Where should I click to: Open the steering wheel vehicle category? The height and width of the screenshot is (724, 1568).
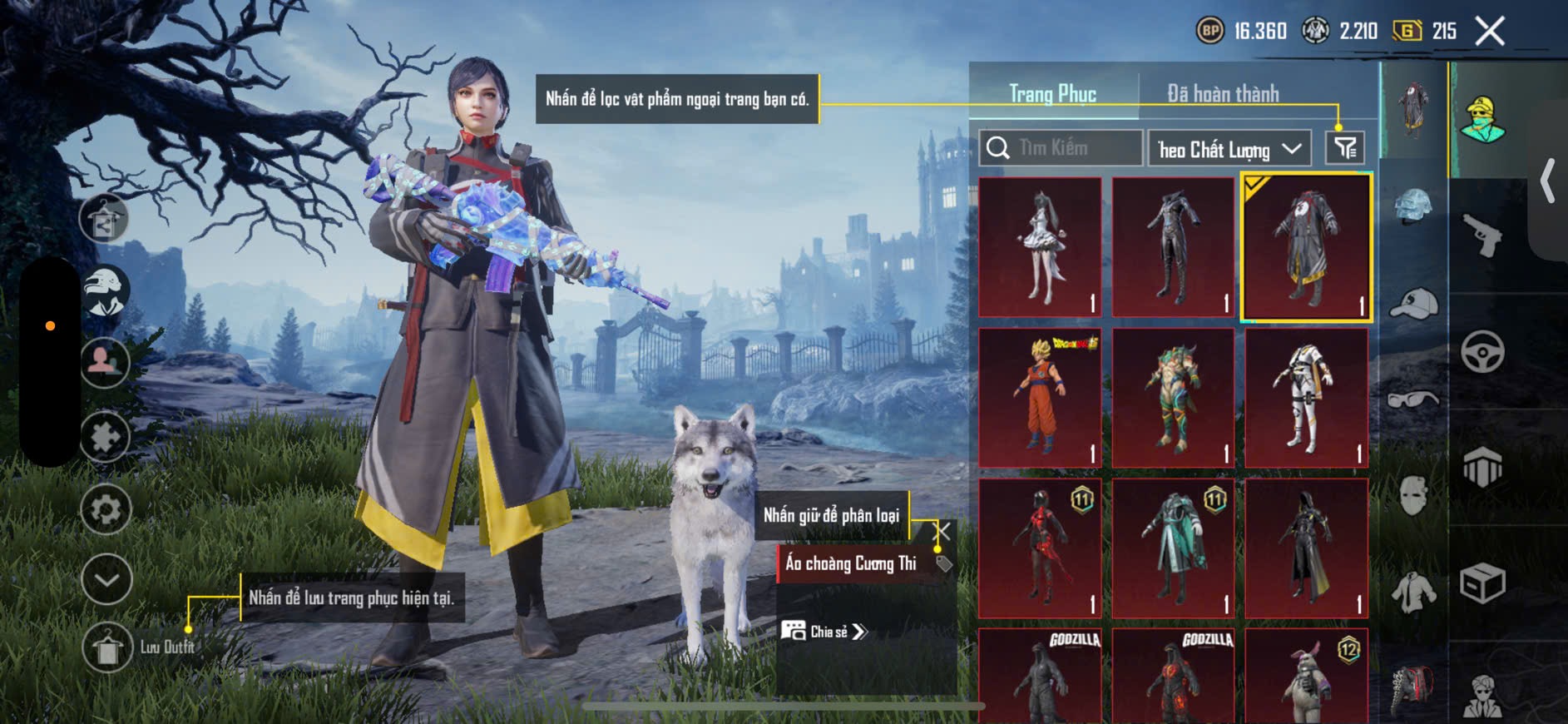point(1482,352)
